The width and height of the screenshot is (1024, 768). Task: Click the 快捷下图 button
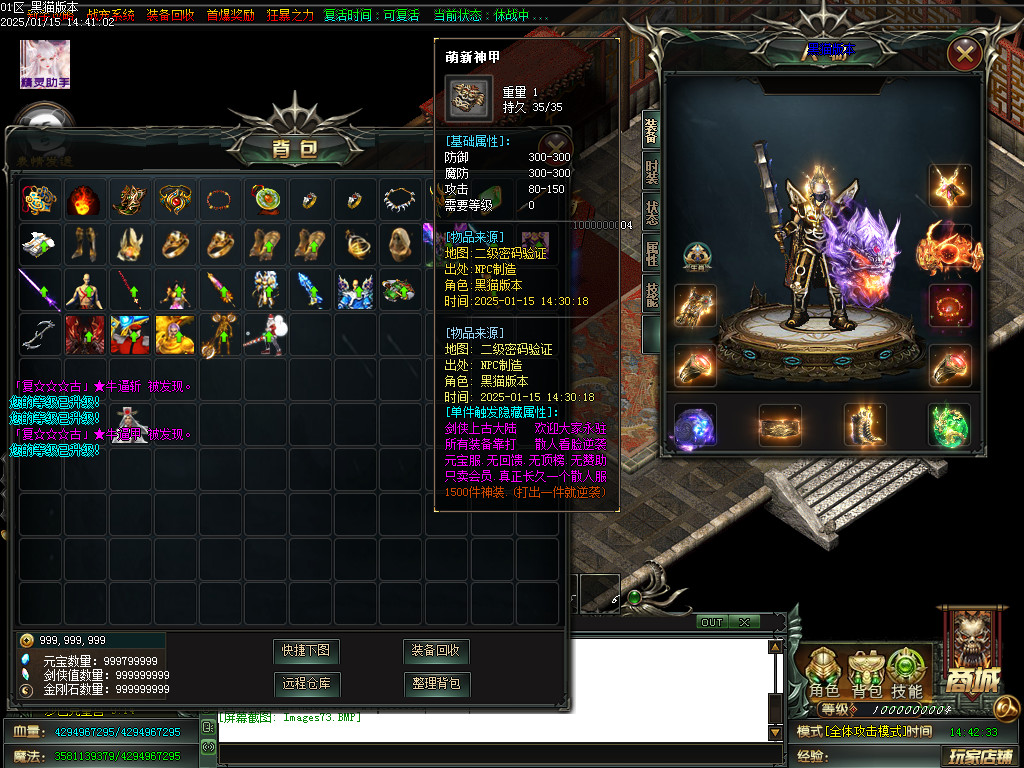pos(306,651)
